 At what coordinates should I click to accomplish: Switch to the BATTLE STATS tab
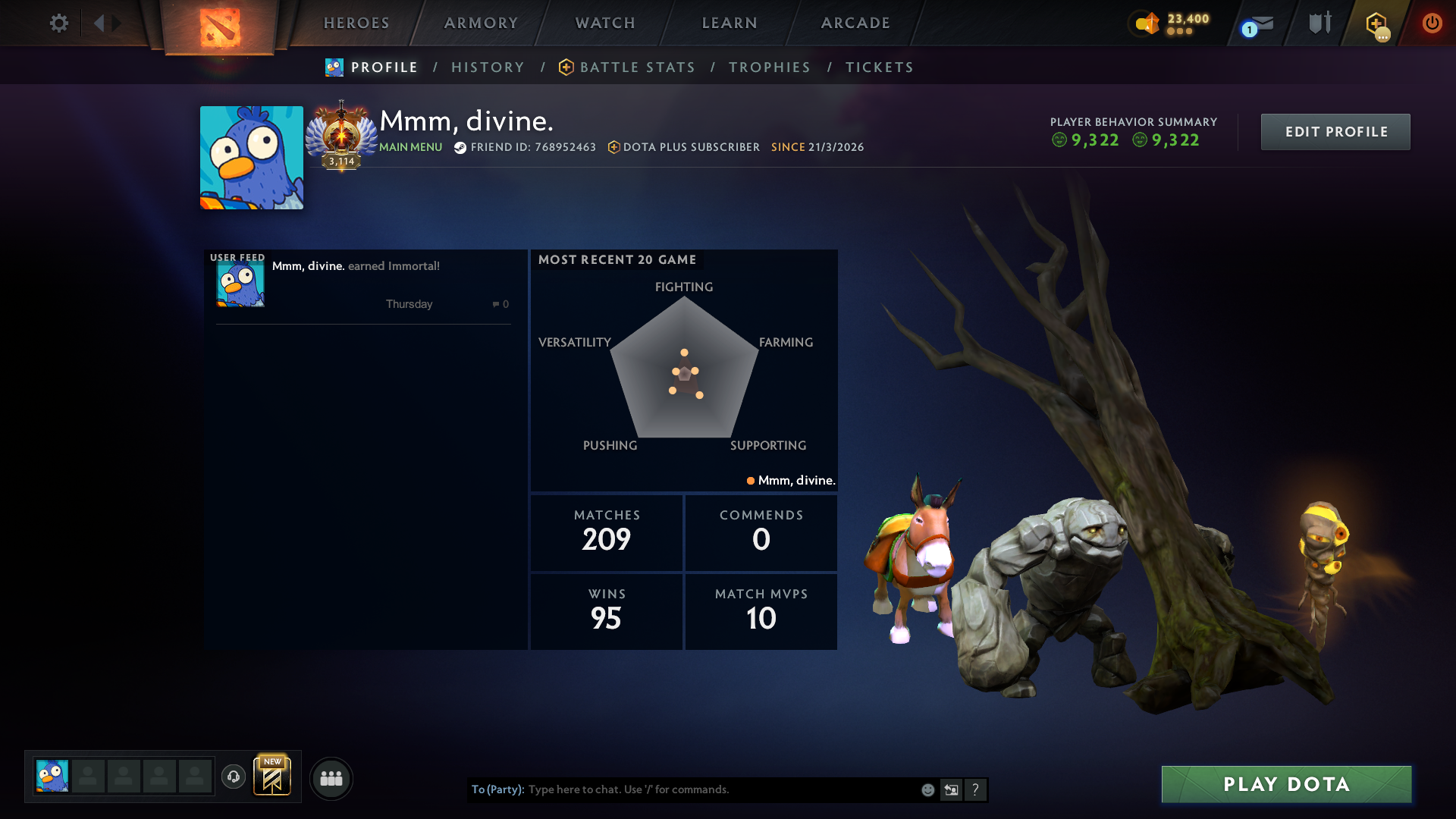pos(637,67)
